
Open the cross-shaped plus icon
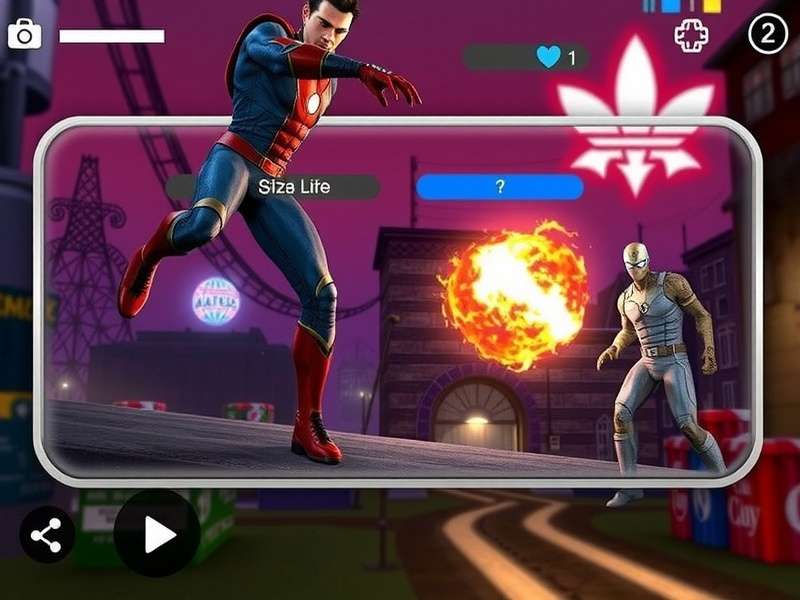pos(691,37)
